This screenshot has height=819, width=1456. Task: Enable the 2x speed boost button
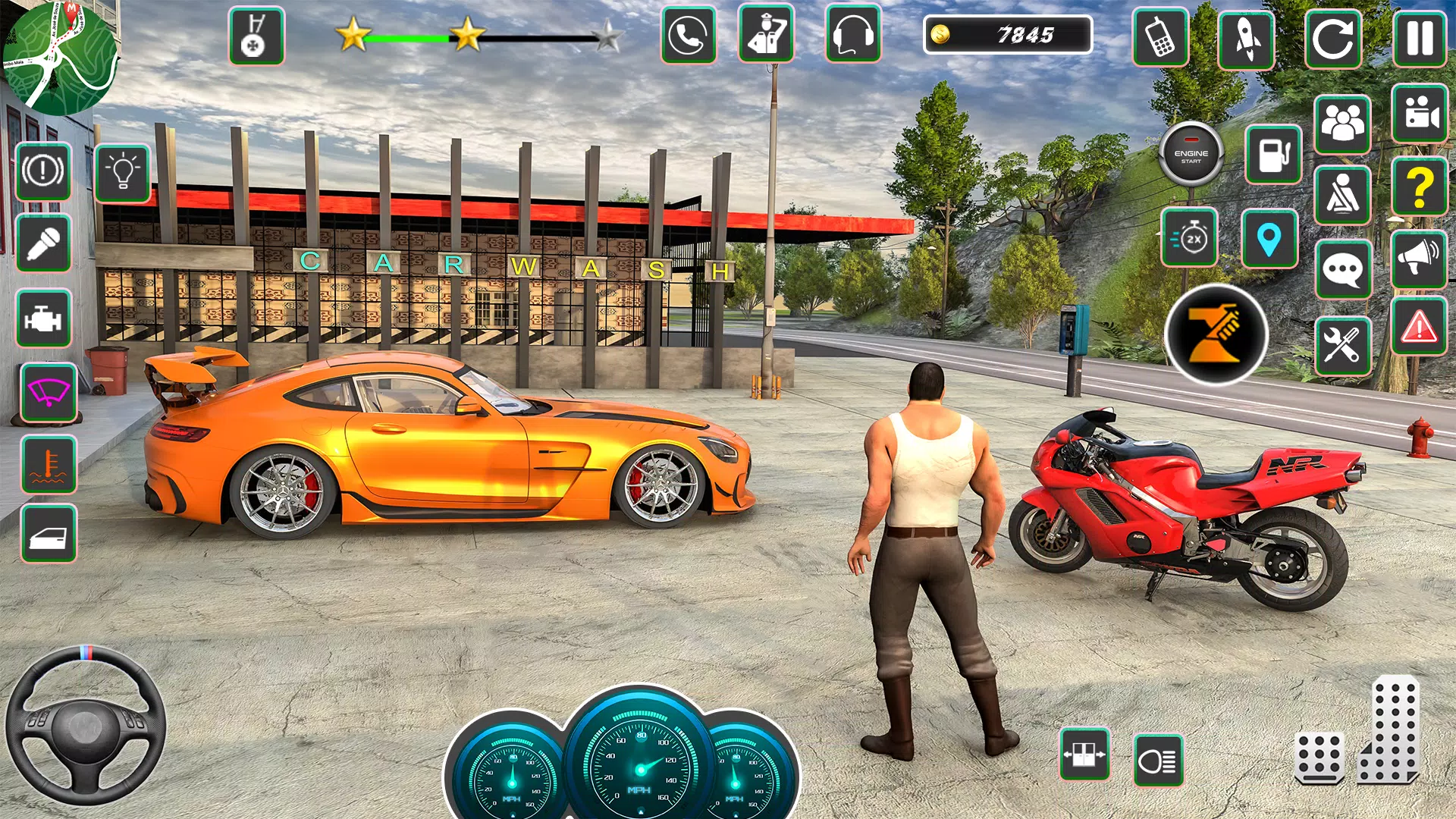tap(1188, 237)
